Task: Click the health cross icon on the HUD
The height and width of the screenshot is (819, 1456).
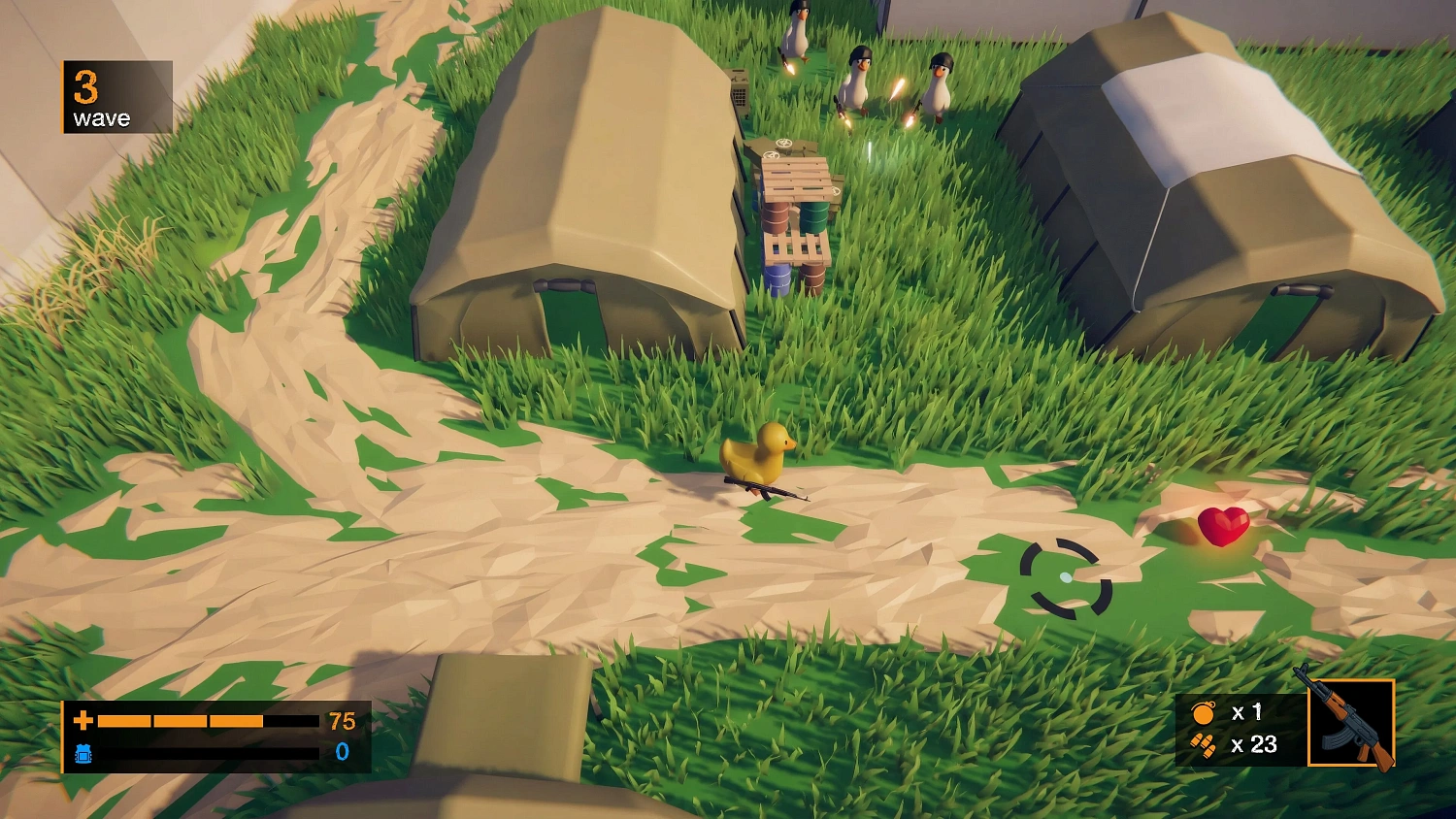Action: tap(84, 720)
